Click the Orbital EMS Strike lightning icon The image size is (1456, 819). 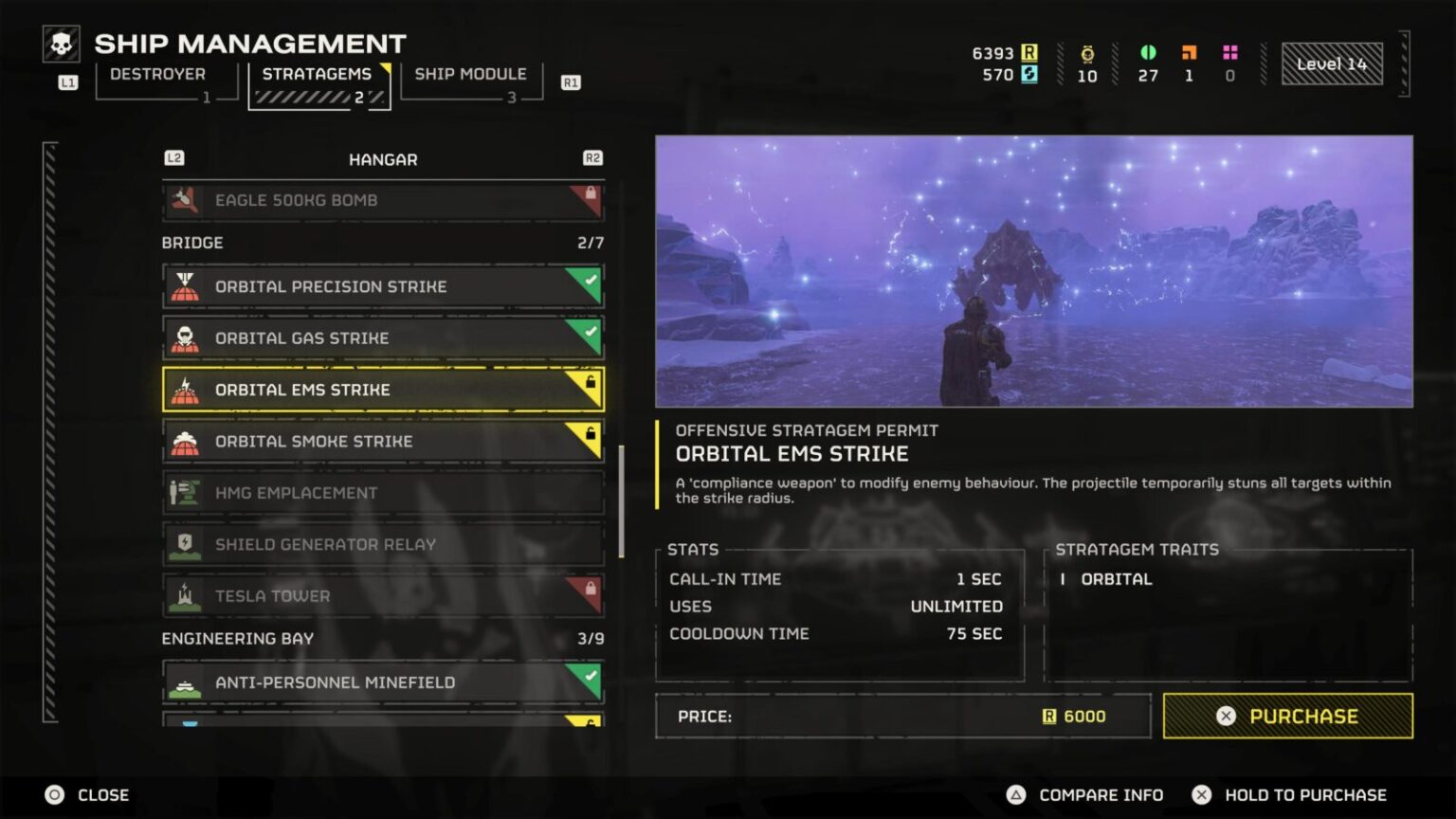[186, 390]
